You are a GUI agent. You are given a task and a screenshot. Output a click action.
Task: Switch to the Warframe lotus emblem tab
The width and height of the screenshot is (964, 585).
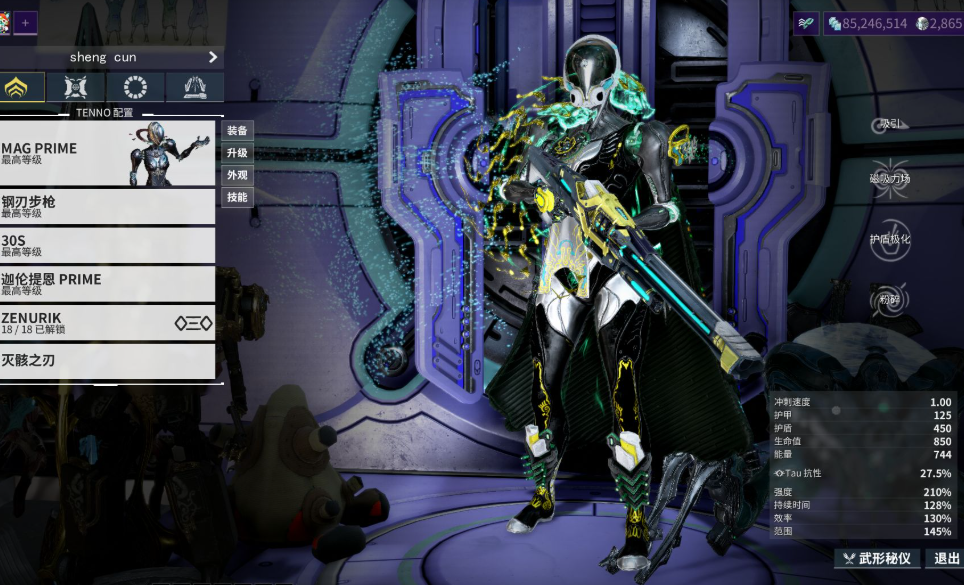pos(22,87)
